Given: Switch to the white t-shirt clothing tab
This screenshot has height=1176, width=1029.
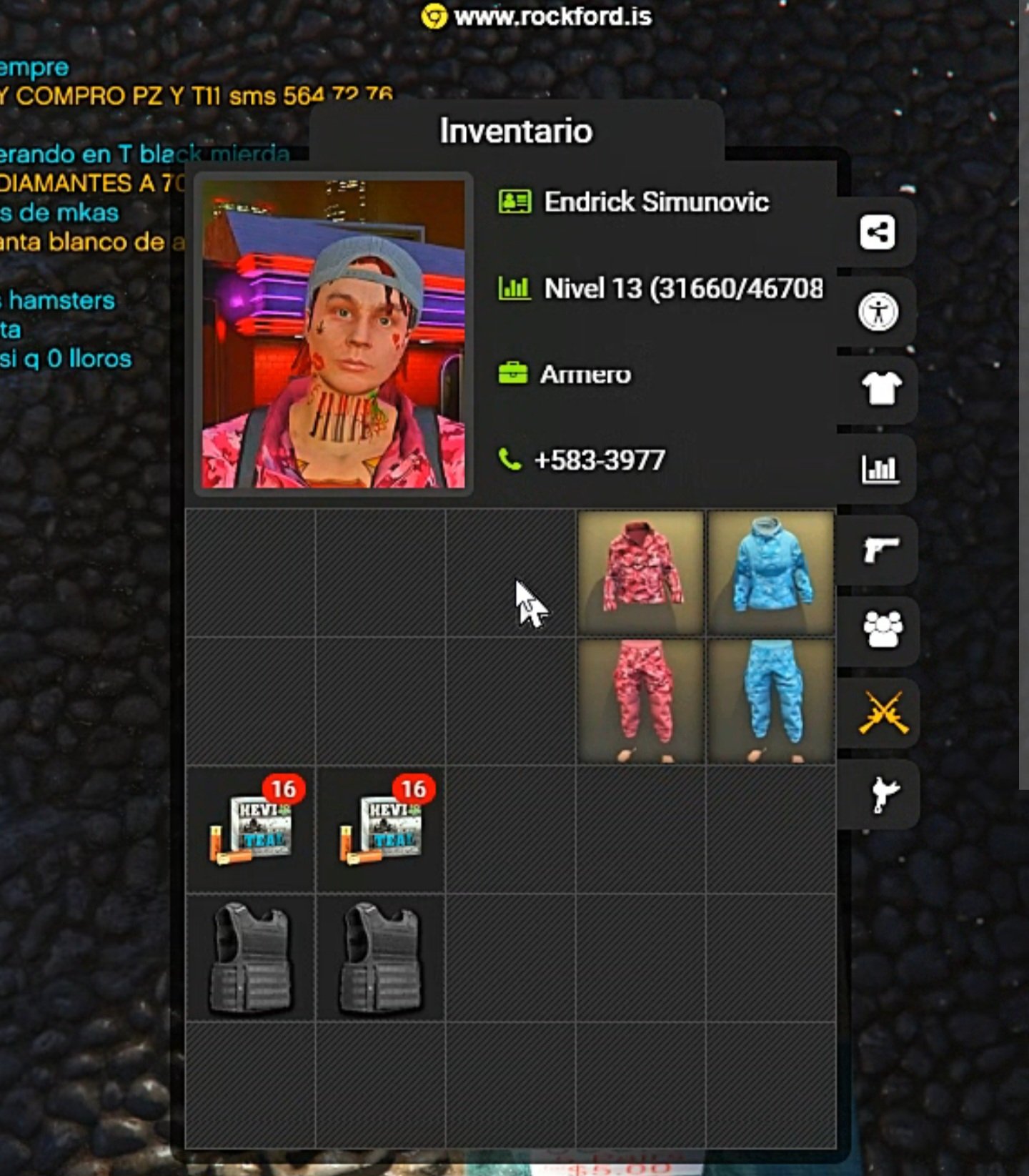Looking at the screenshot, I should click(881, 390).
